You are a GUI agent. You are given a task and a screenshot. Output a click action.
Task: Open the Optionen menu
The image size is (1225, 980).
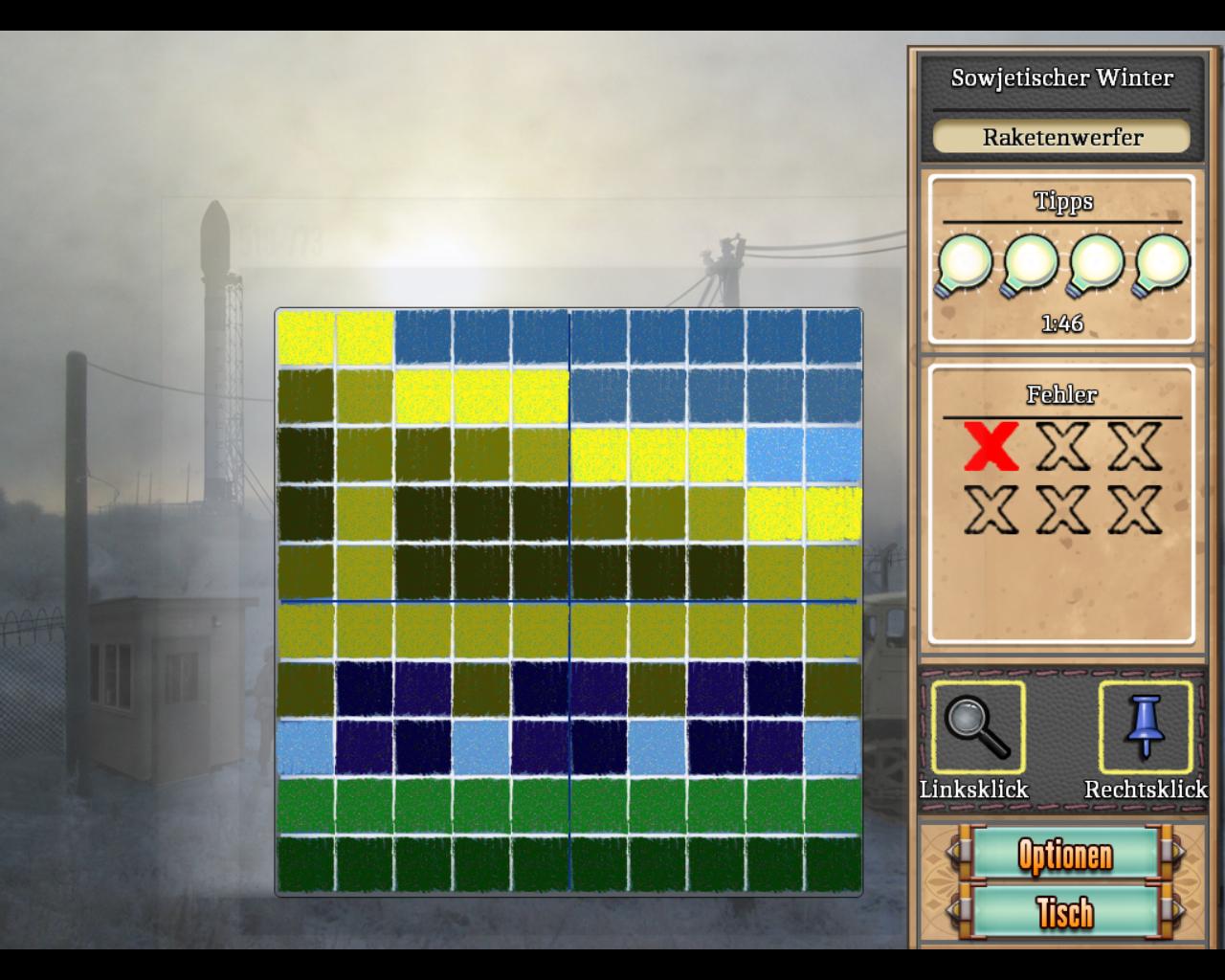pyautogui.click(x=1063, y=854)
